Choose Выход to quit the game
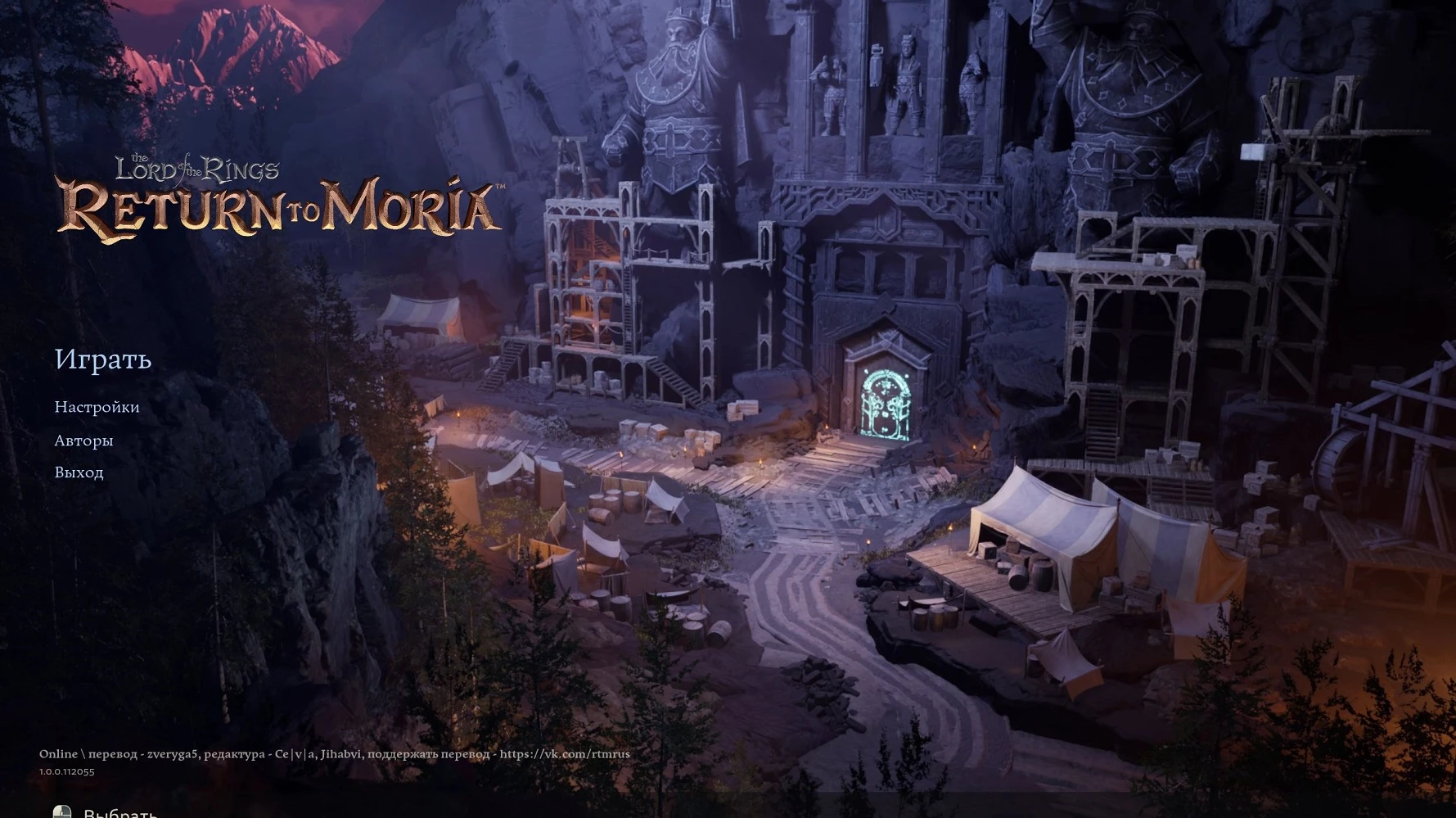The image size is (1456, 818). (79, 472)
